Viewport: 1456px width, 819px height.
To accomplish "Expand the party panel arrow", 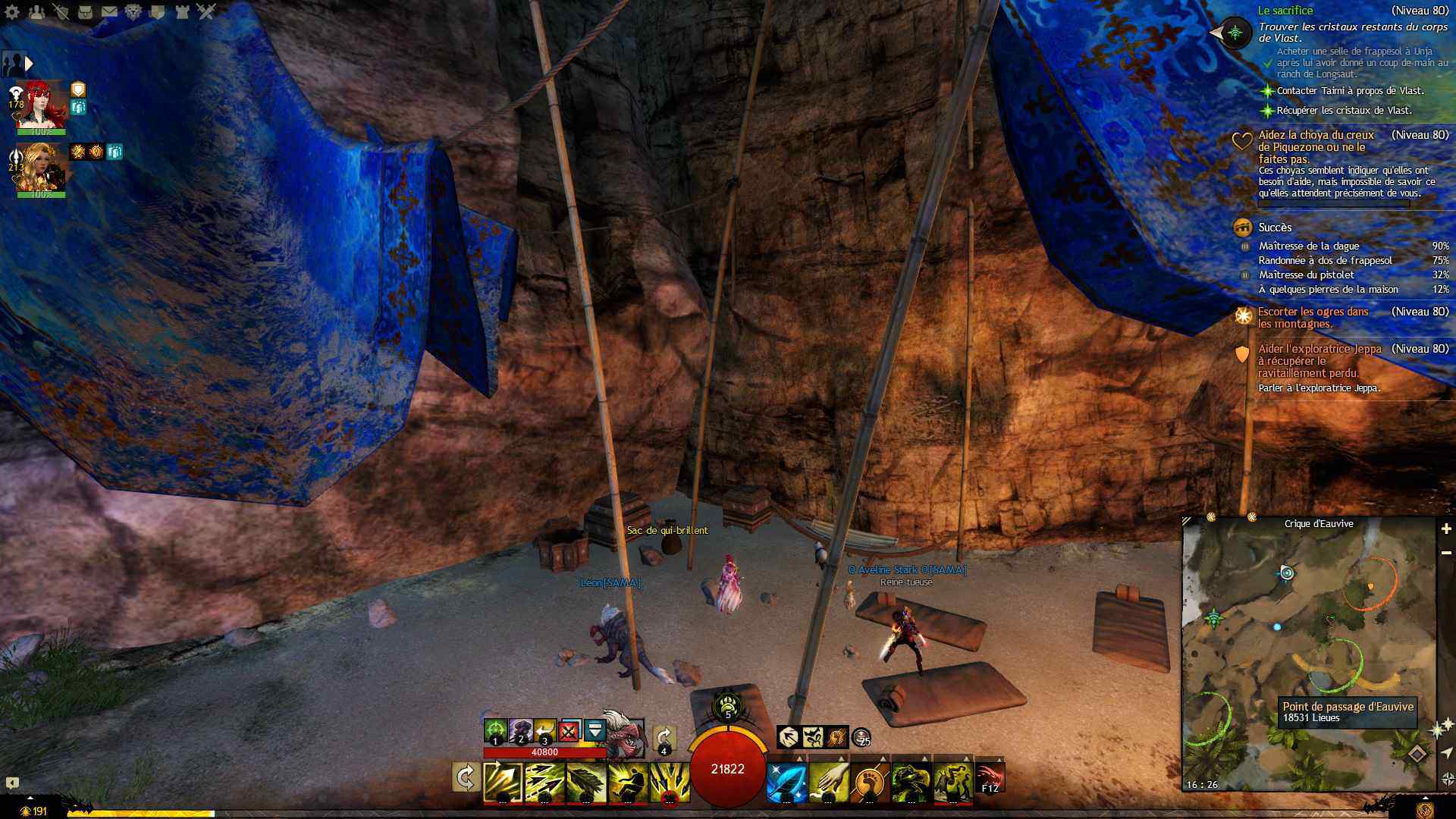I will pos(29,64).
